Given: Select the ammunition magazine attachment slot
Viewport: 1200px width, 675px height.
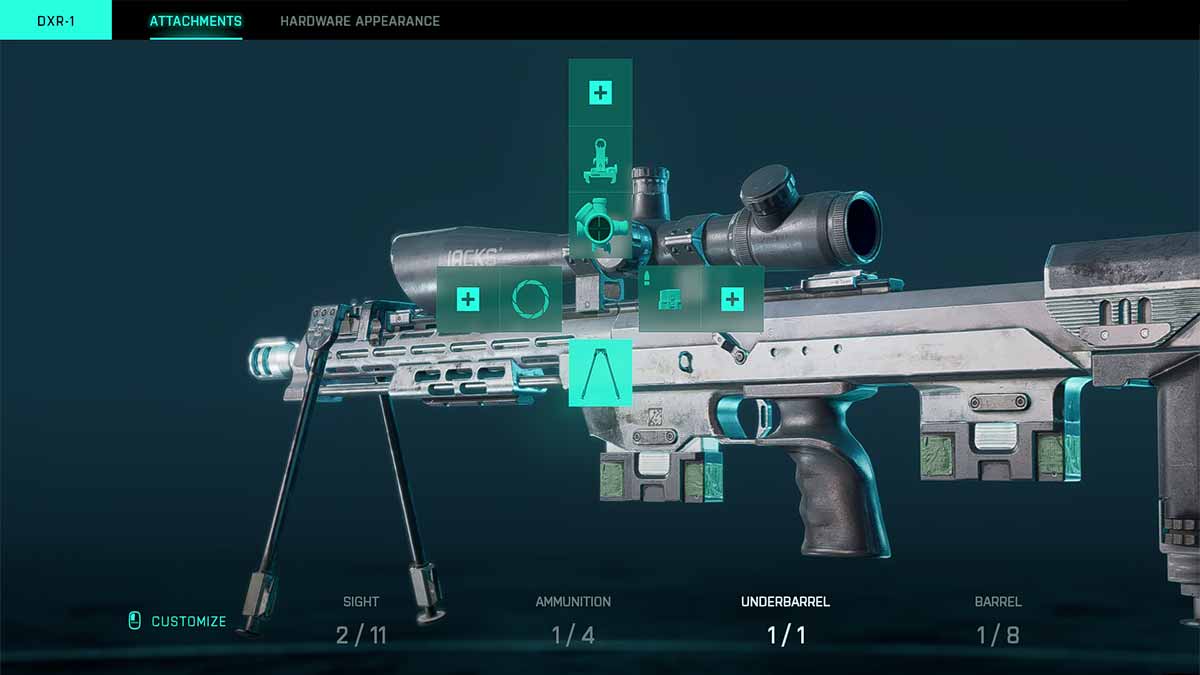Looking at the screenshot, I should click(668, 299).
